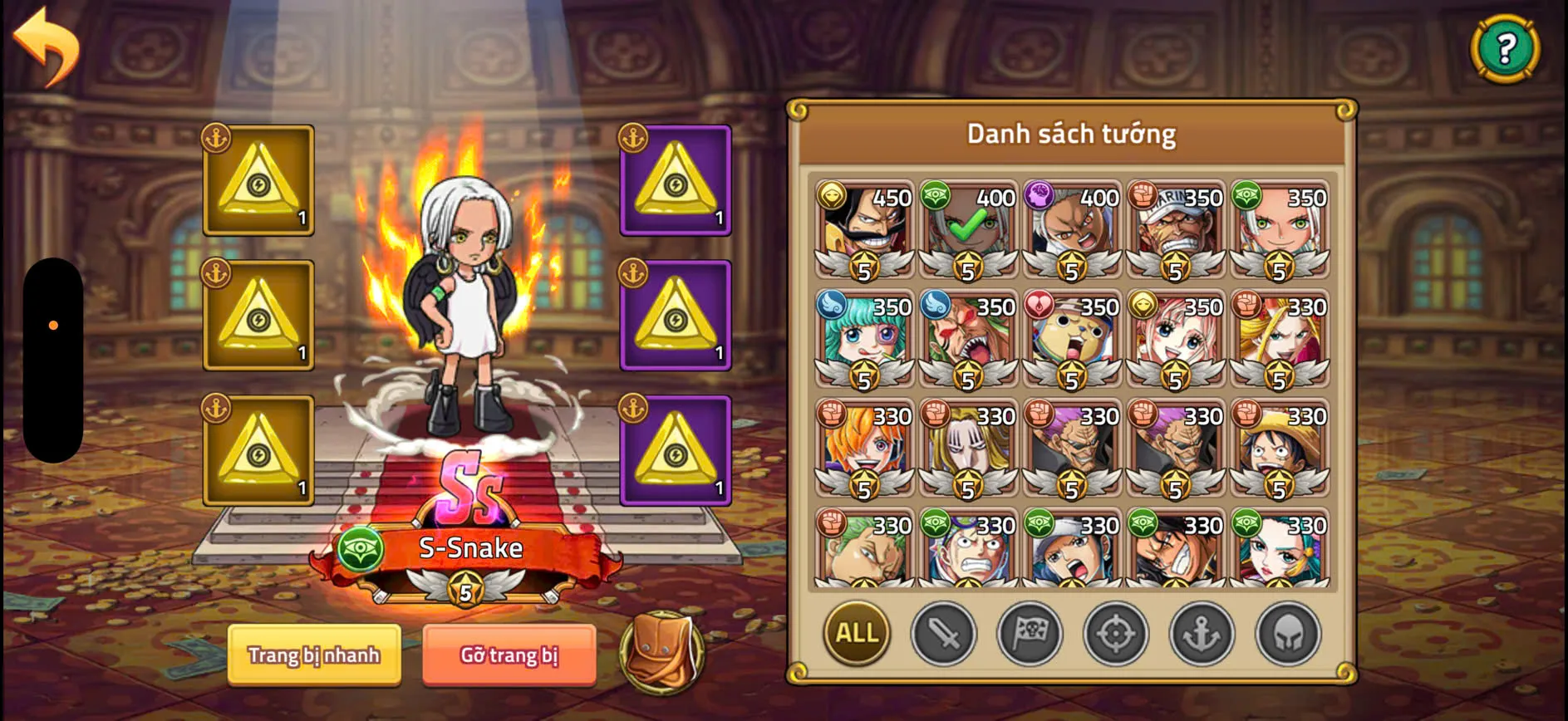Open the top-left gold triangle equipment slot
Image resolution: width=1568 pixels, height=721 pixels.
(x=258, y=179)
